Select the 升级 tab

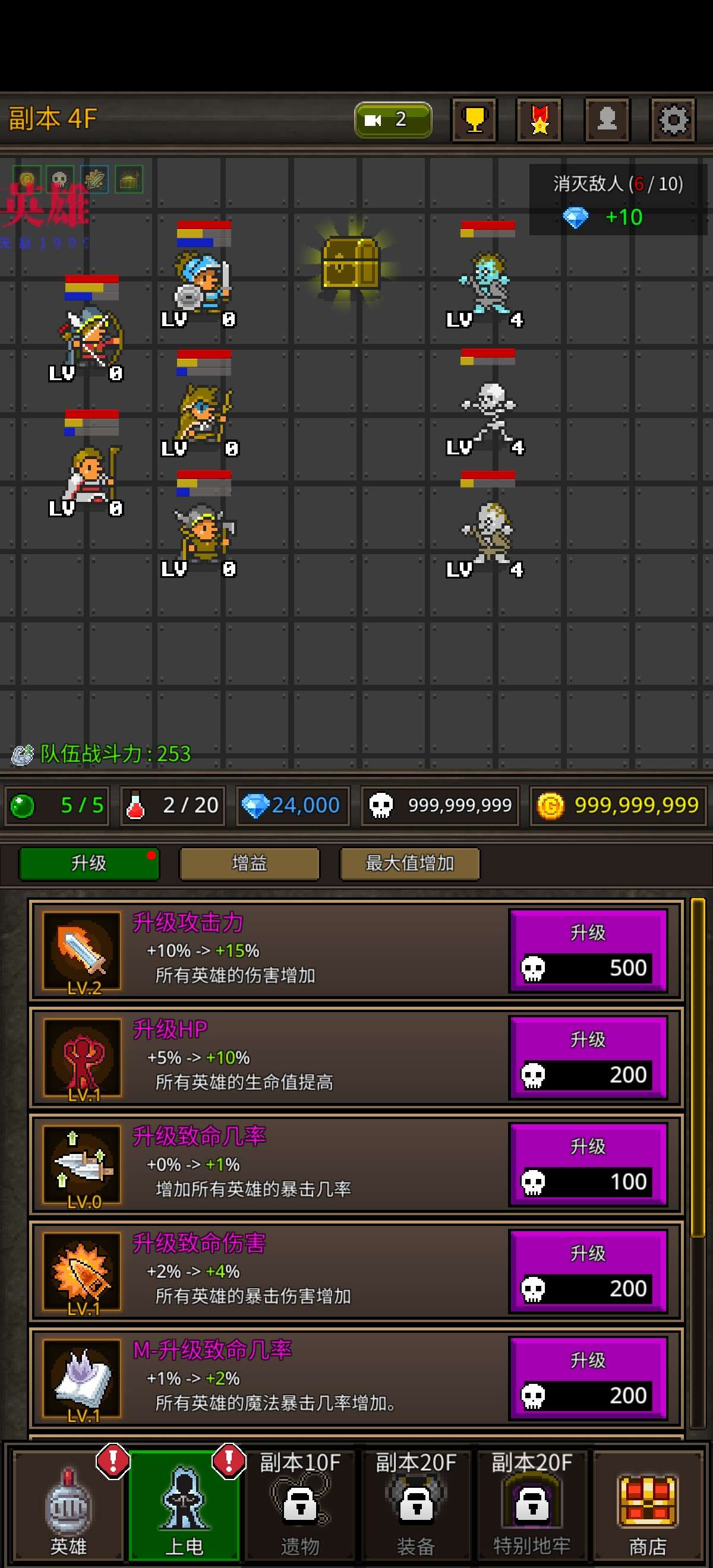[x=89, y=863]
